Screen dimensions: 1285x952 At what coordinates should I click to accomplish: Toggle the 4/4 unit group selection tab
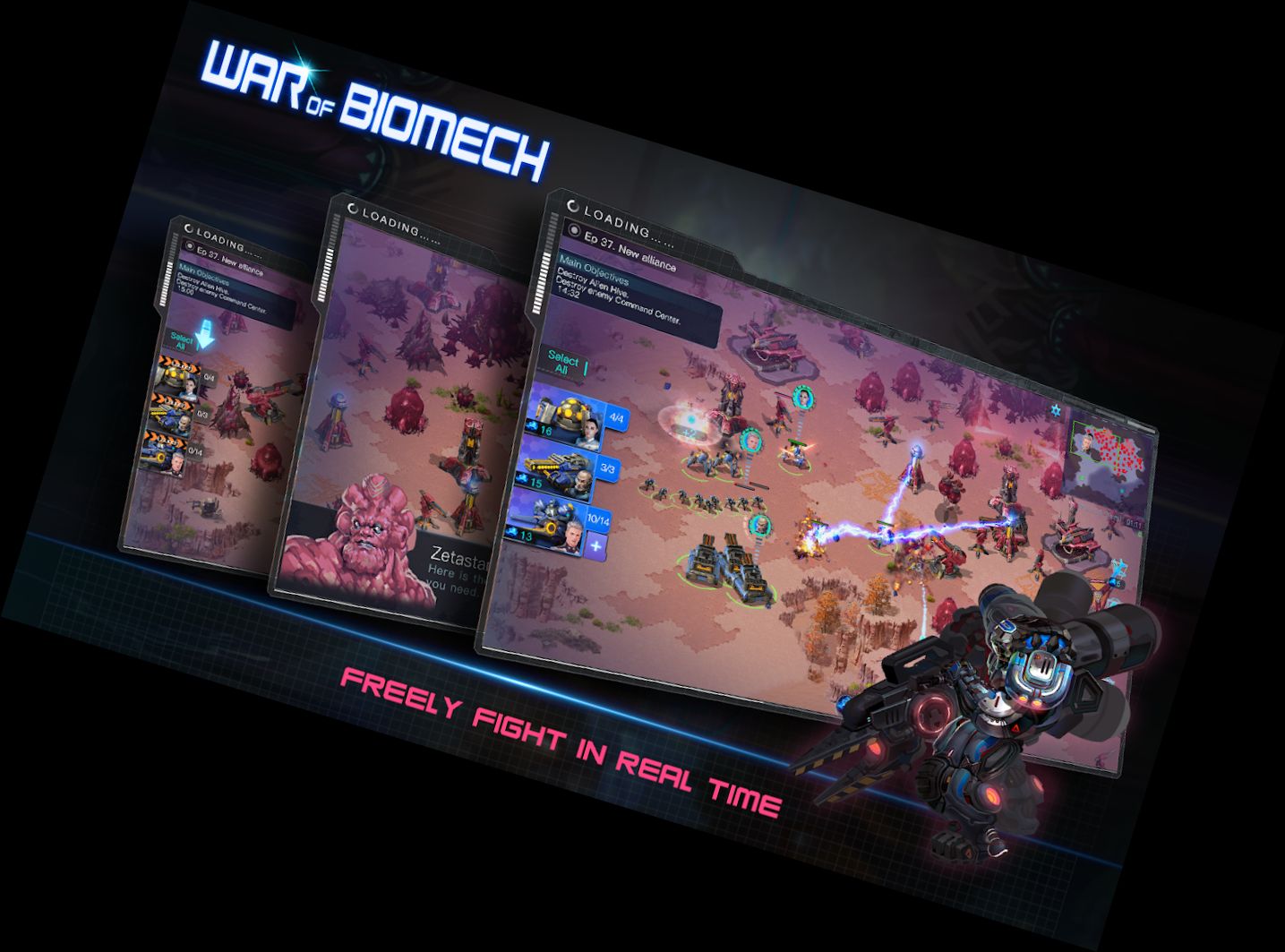tap(617, 416)
